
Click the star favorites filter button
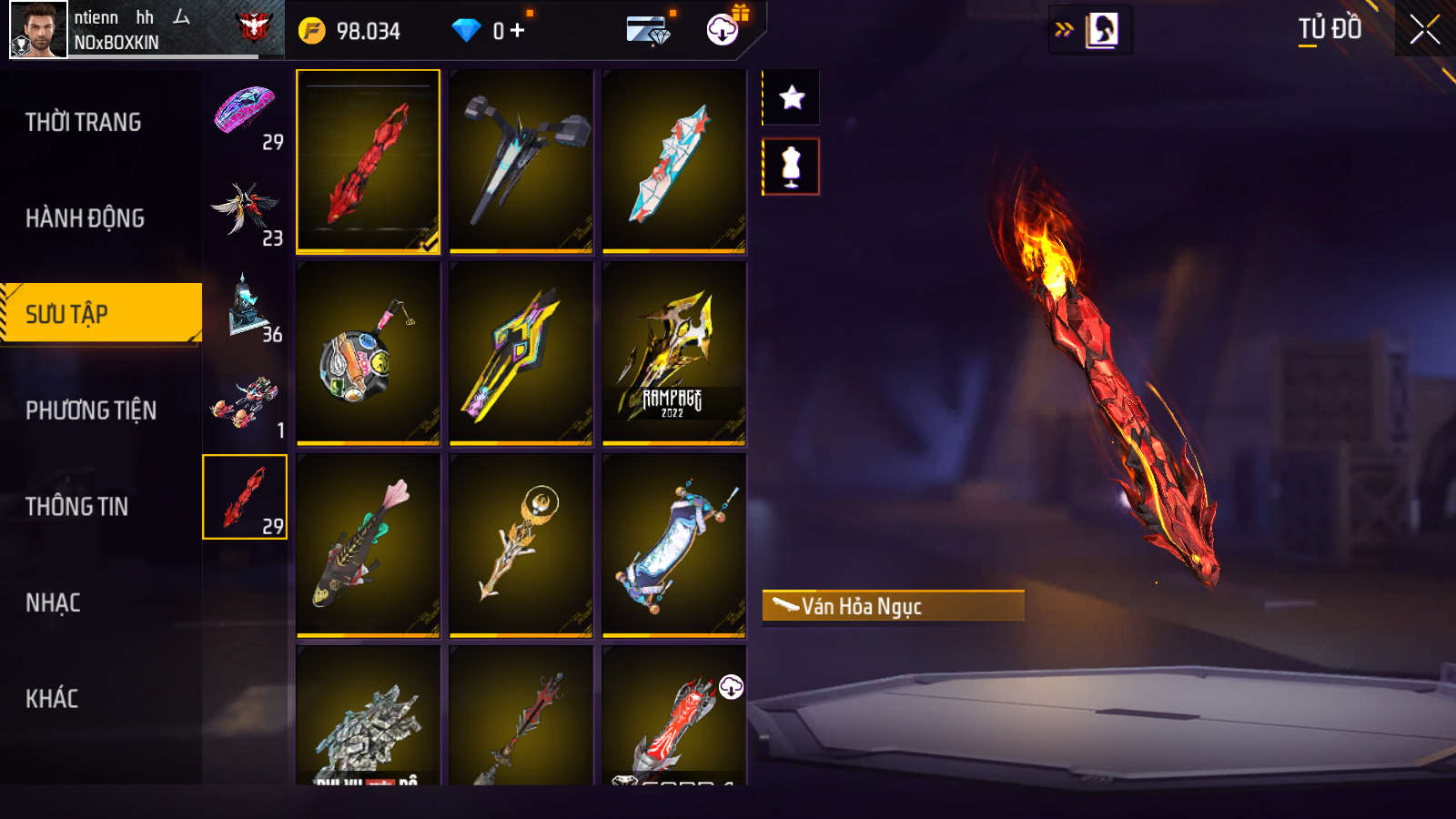[x=791, y=97]
